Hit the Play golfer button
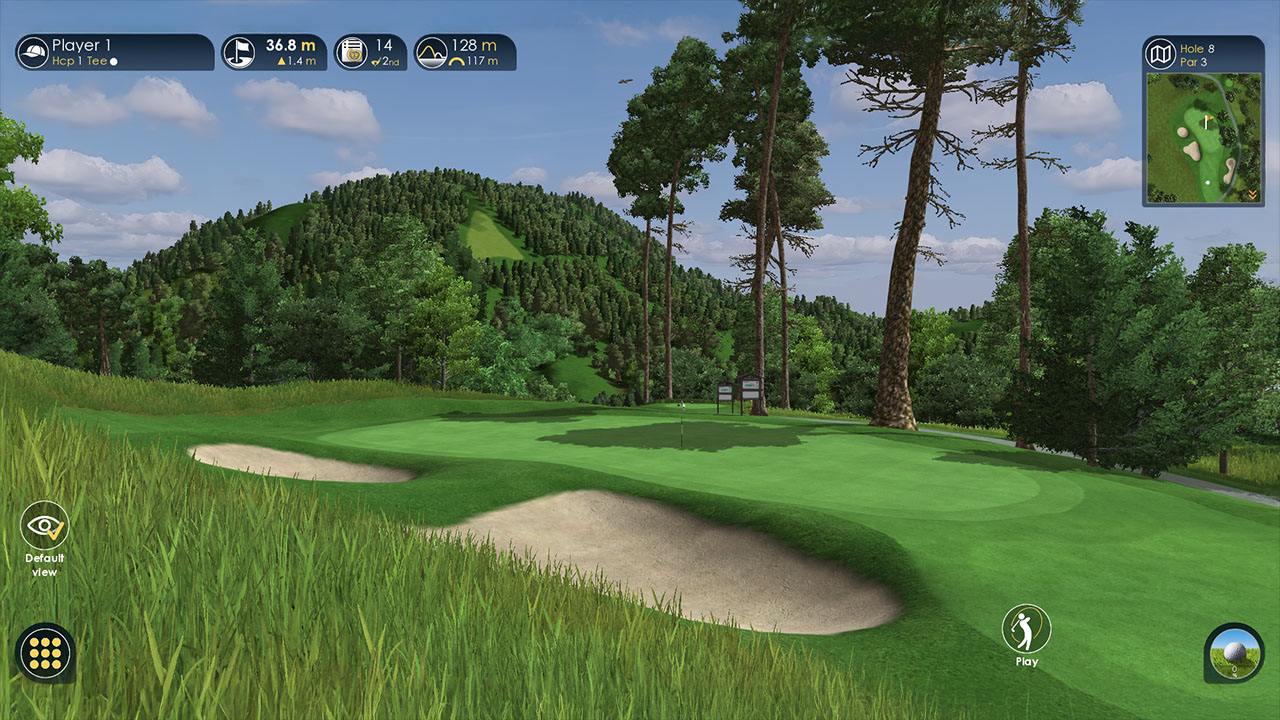1280x720 pixels. (1026, 630)
